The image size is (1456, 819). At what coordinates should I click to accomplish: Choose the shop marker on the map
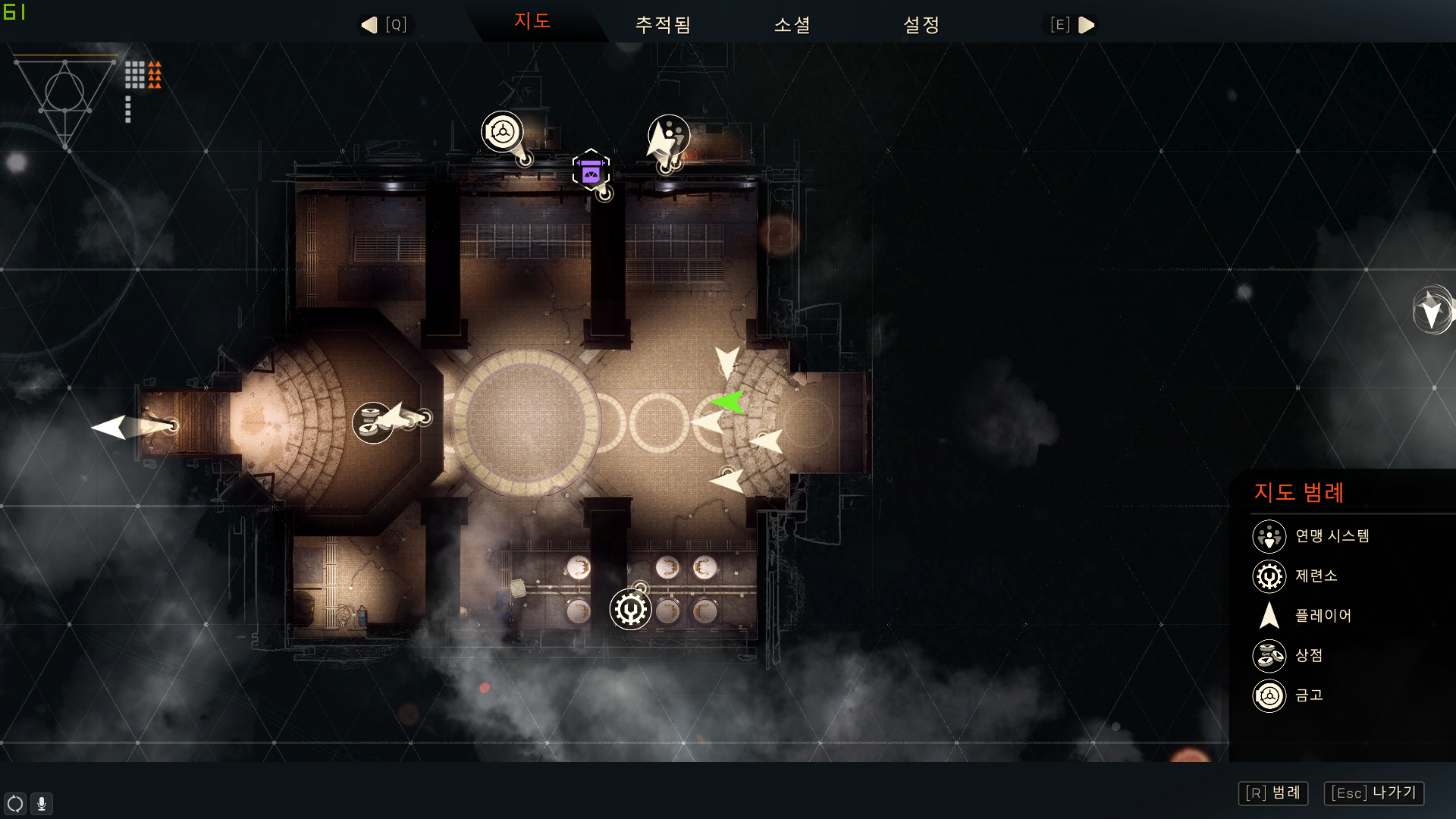[372, 422]
